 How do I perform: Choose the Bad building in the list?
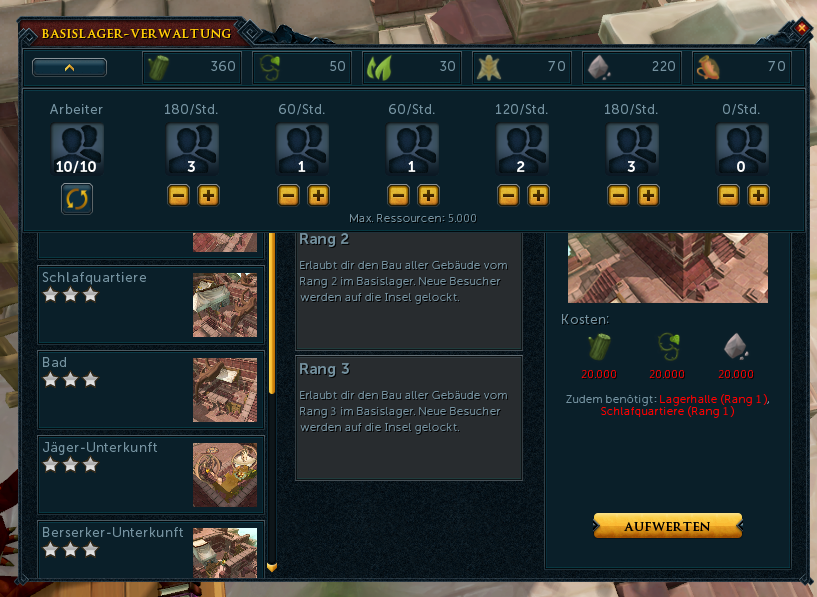point(151,388)
